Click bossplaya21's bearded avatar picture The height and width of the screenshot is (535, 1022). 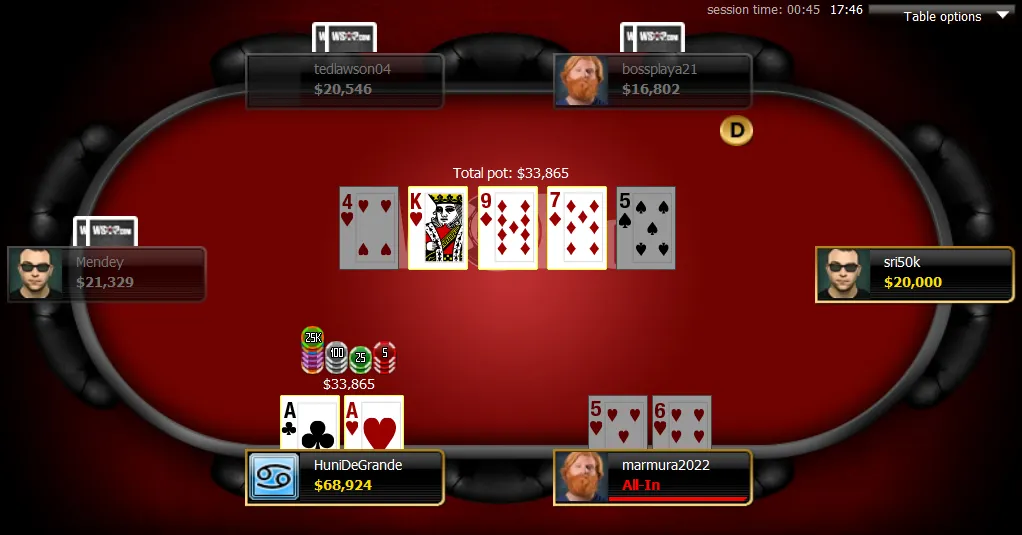coord(582,81)
